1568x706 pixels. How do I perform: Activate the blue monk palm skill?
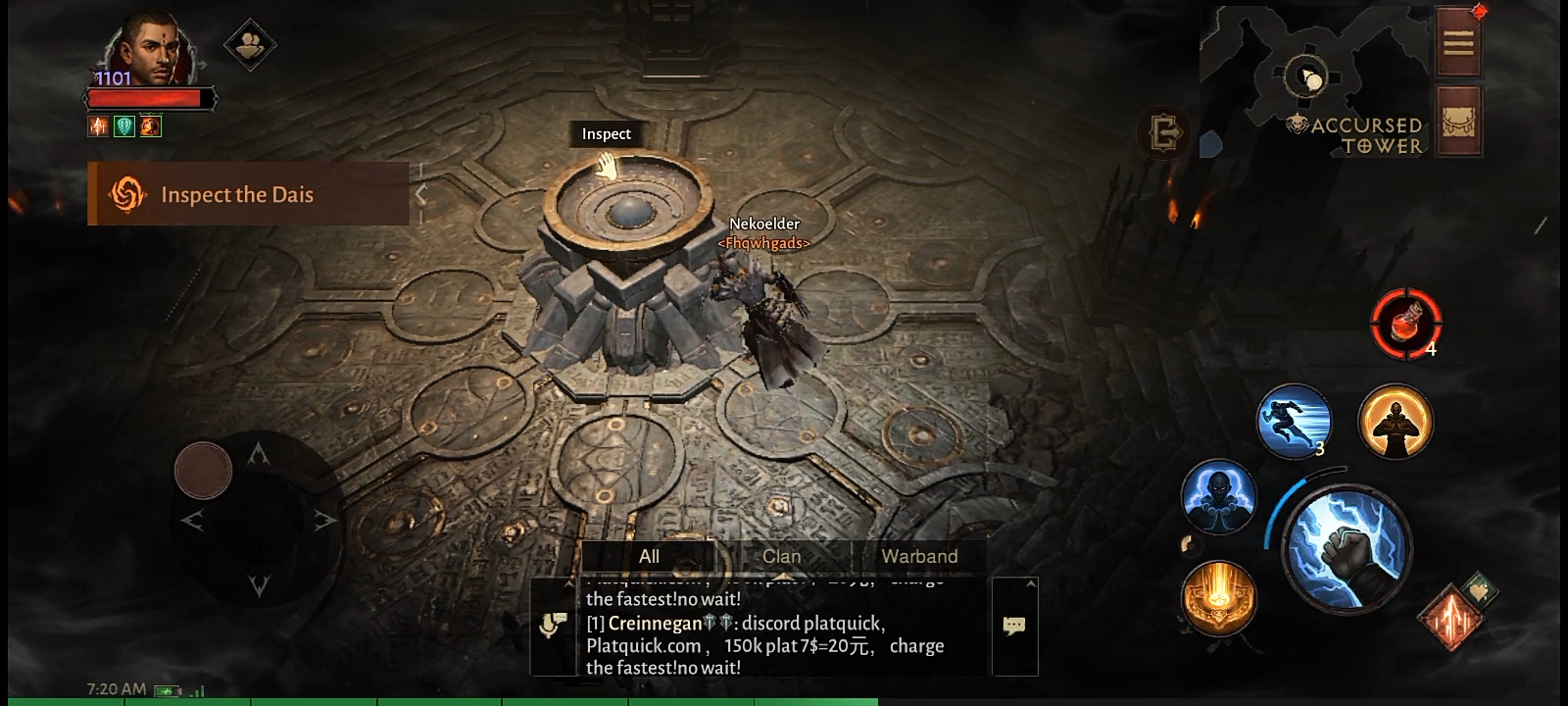(x=1218, y=496)
